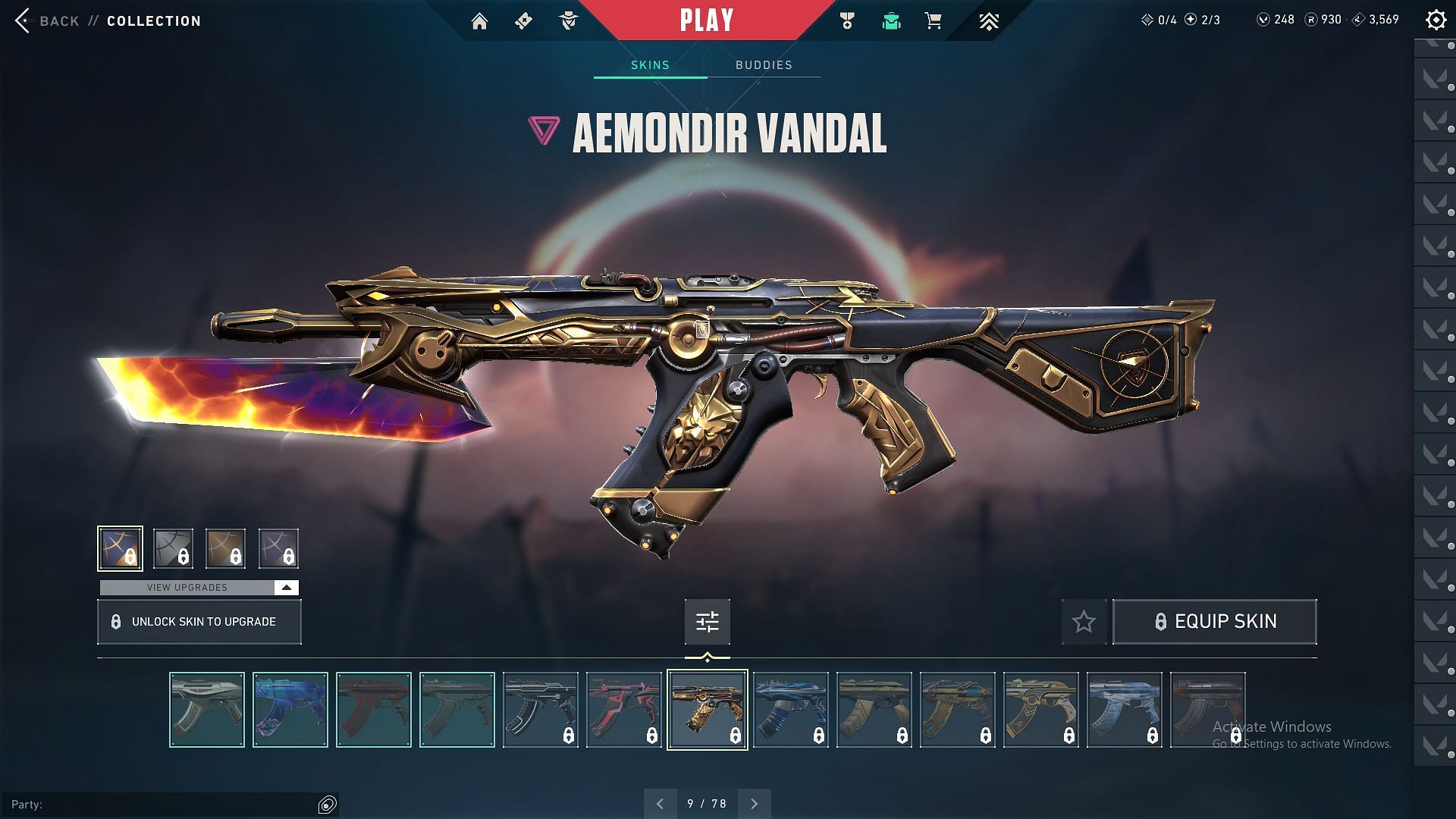Click the Equip Skin button
This screenshot has width=1456, height=819.
coord(1214,622)
